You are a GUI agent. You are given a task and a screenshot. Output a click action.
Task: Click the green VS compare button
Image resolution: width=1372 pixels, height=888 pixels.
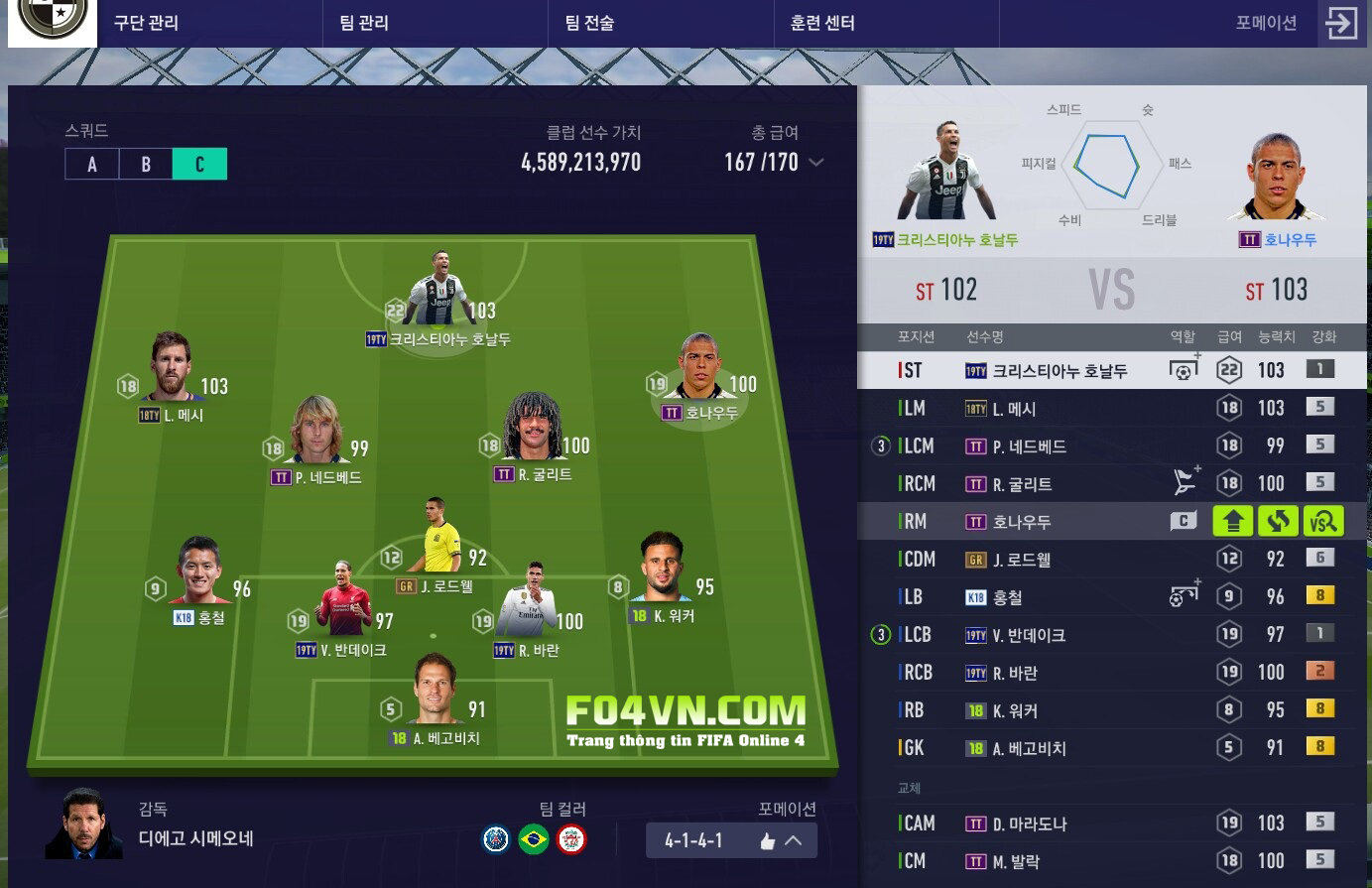point(1322,521)
